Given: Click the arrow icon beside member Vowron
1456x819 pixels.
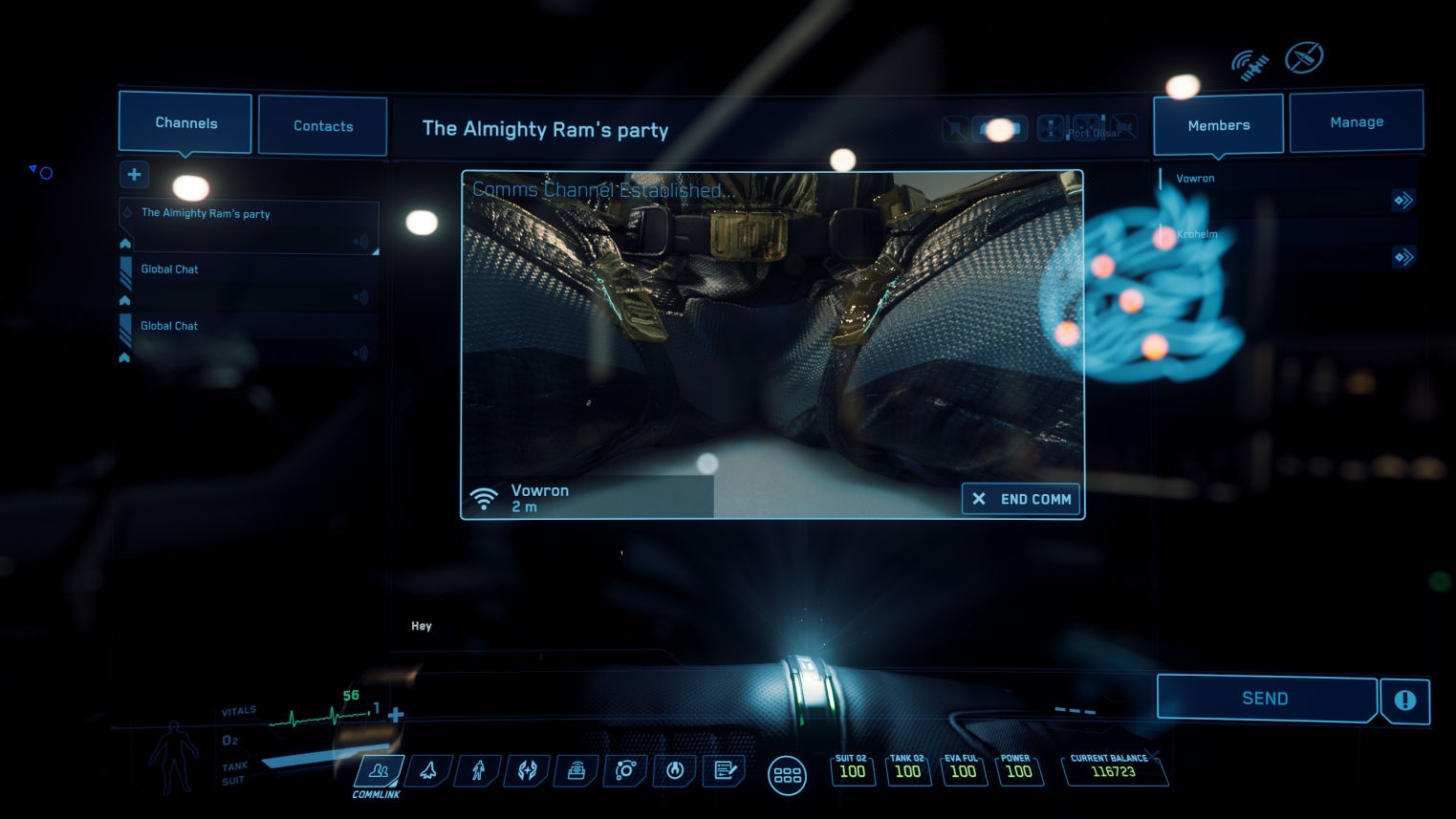Looking at the screenshot, I should pyautogui.click(x=1402, y=200).
